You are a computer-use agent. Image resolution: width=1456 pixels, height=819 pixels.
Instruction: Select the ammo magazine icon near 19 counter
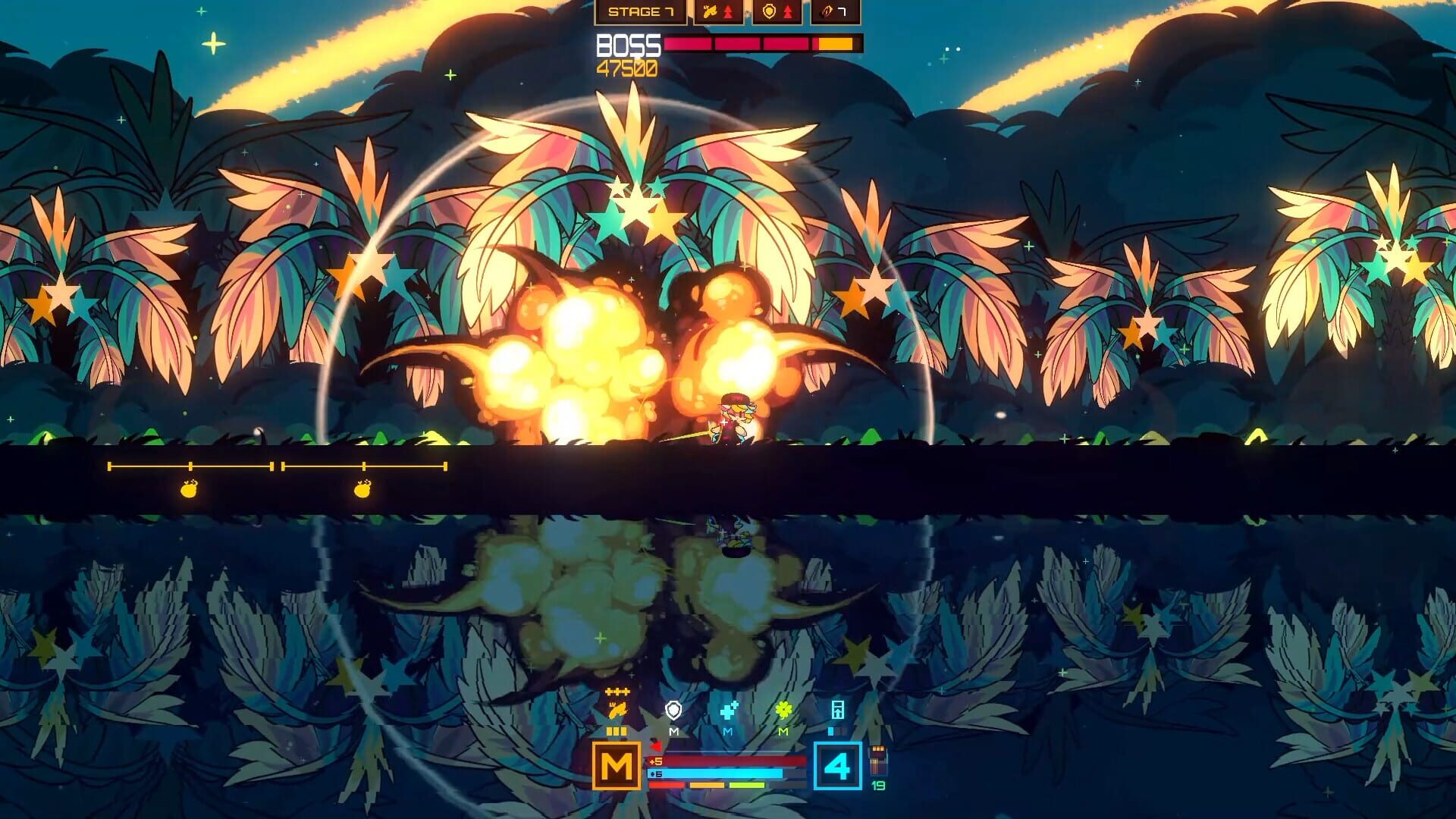click(x=877, y=761)
